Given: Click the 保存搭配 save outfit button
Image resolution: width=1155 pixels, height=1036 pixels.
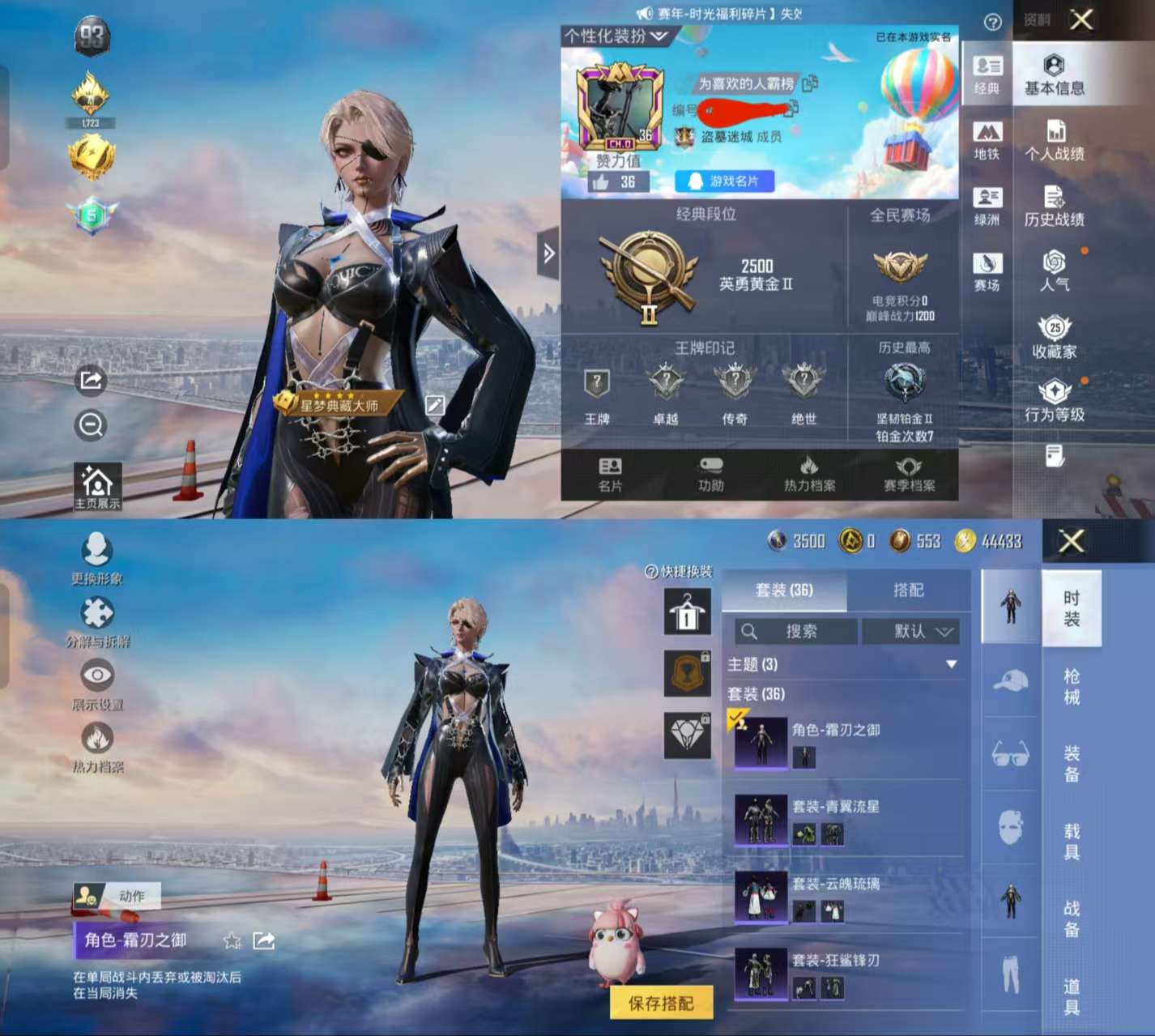Looking at the screenshot, I should point(660,1002).
